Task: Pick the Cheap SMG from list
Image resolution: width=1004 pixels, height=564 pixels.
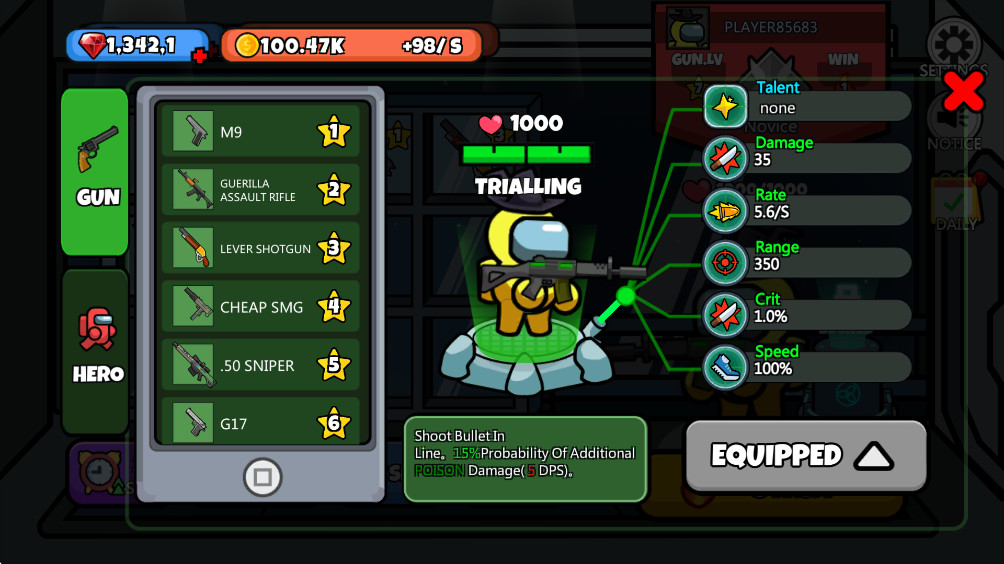Action: [260, 307]
